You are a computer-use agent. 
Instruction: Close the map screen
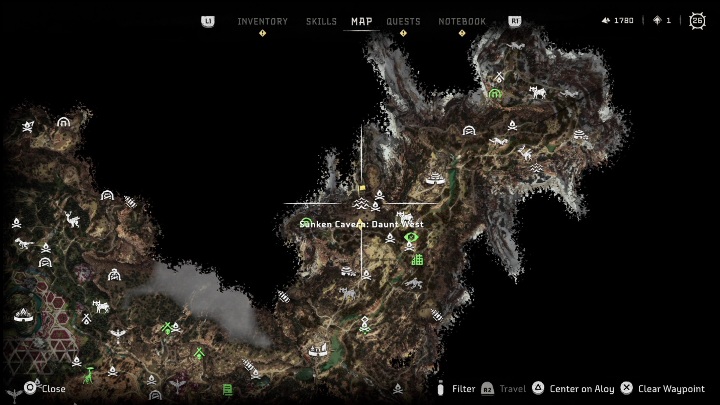(x=46, y=388)
